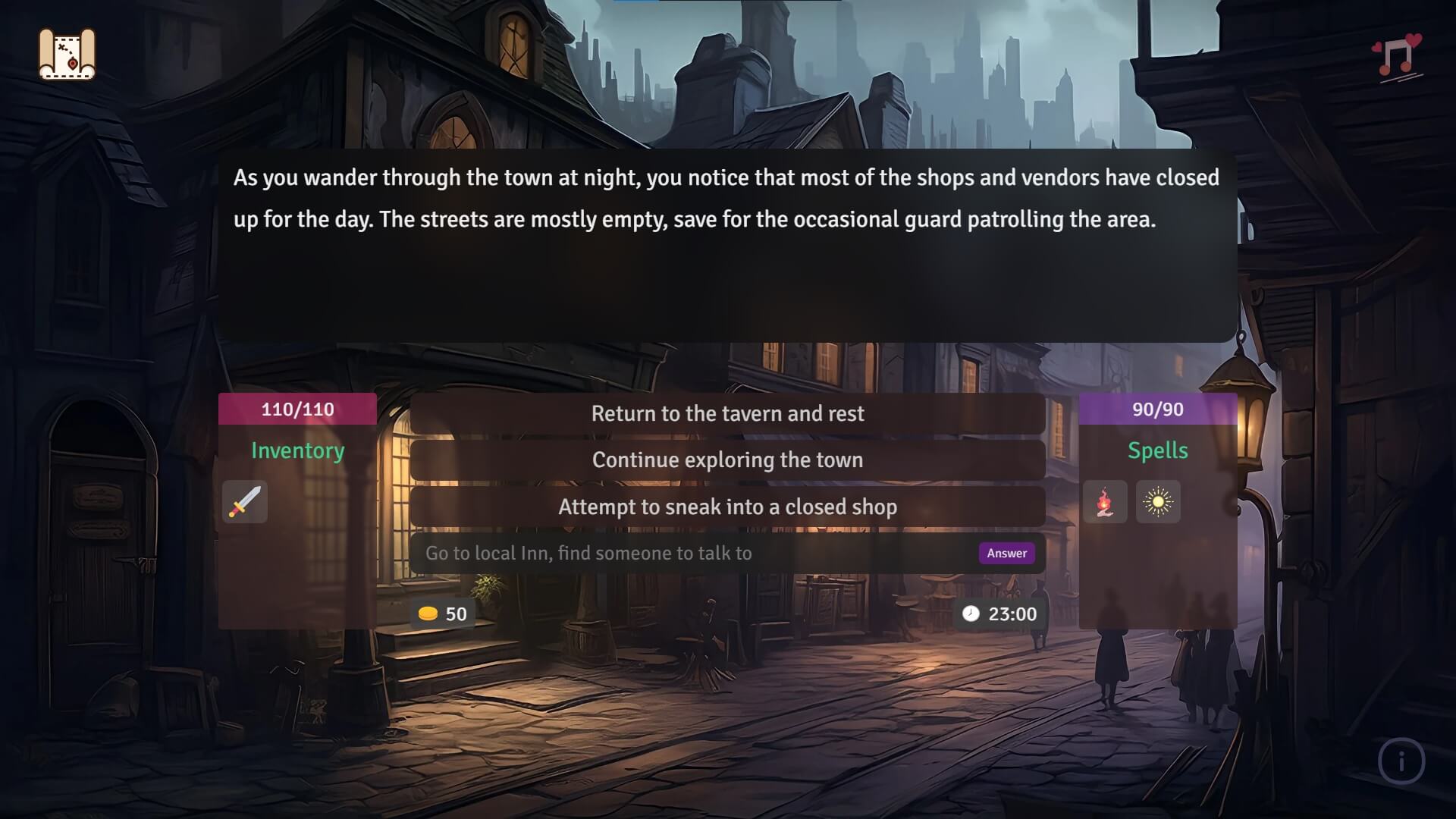Select the sword in the Inventory
This screenshot has height=819, width=1456.
click(x=244, y=502)
